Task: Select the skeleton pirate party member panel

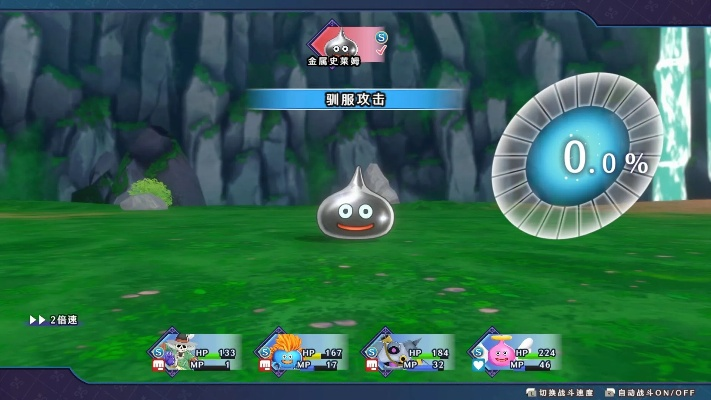Action: point(196,353)
